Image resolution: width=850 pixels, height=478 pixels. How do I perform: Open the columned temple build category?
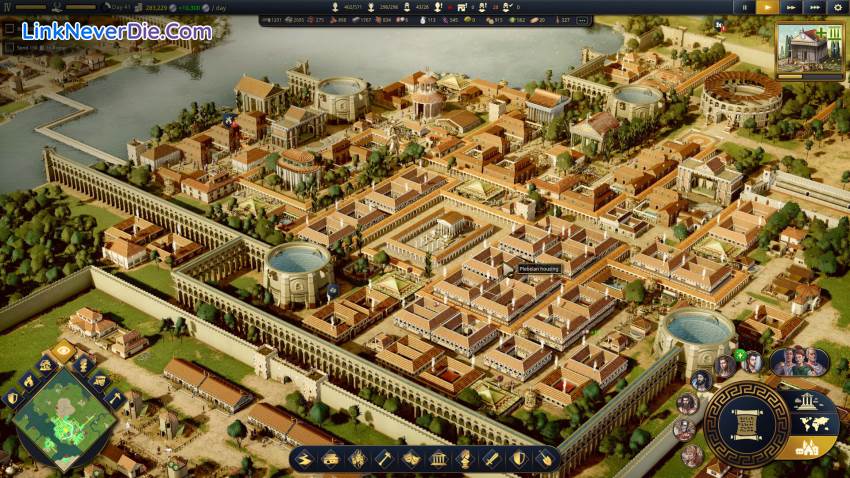tap(437, 459)
